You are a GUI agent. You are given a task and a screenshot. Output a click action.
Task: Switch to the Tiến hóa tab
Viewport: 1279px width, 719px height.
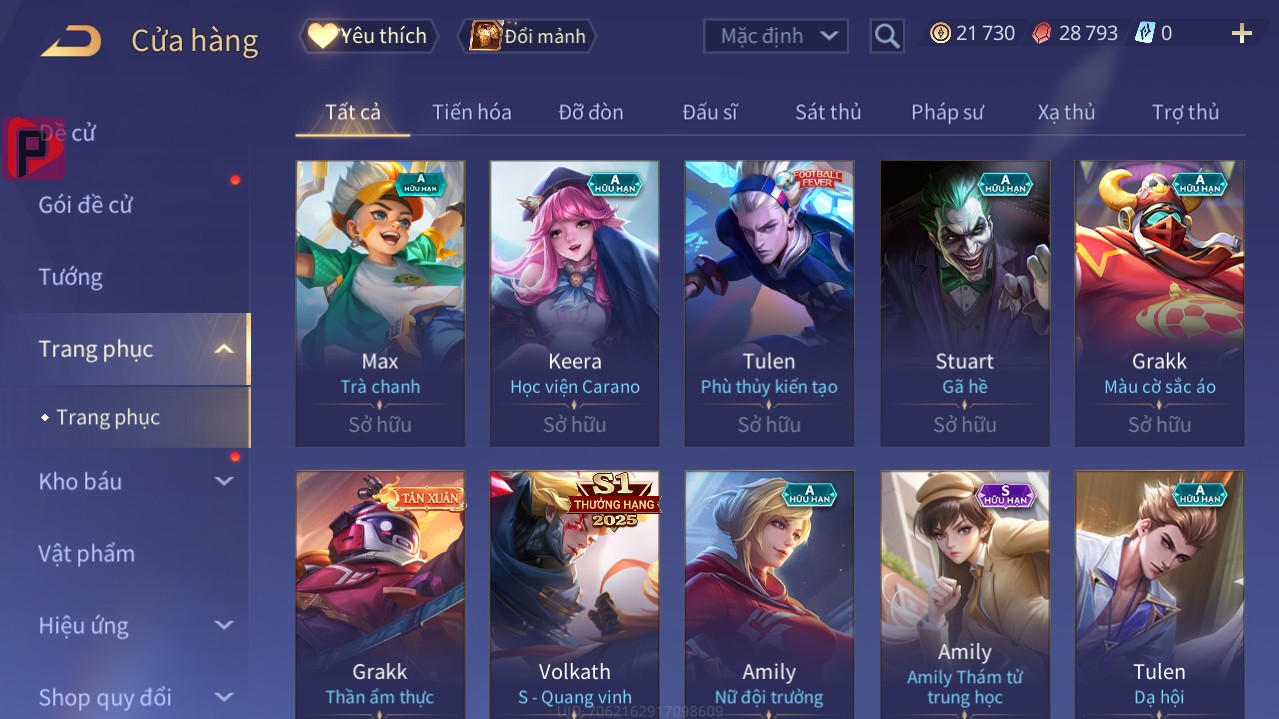pyautogui.click(x=471, y=112)
